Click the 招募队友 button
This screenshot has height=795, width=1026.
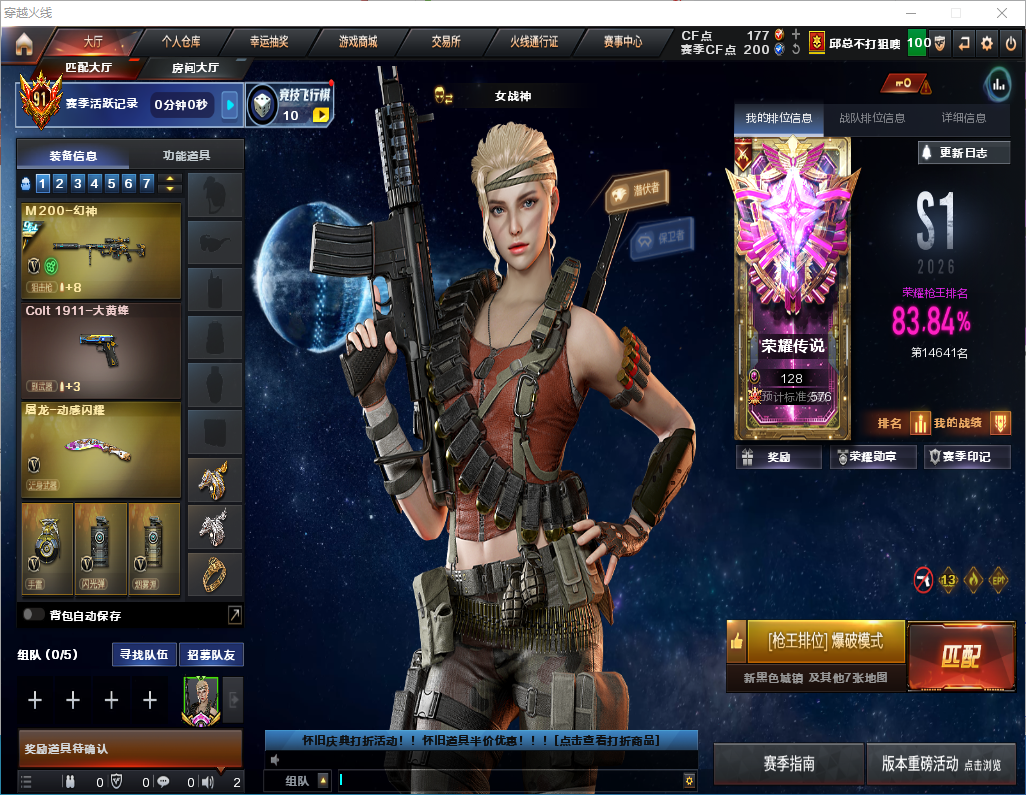click(x=211, y=655)
